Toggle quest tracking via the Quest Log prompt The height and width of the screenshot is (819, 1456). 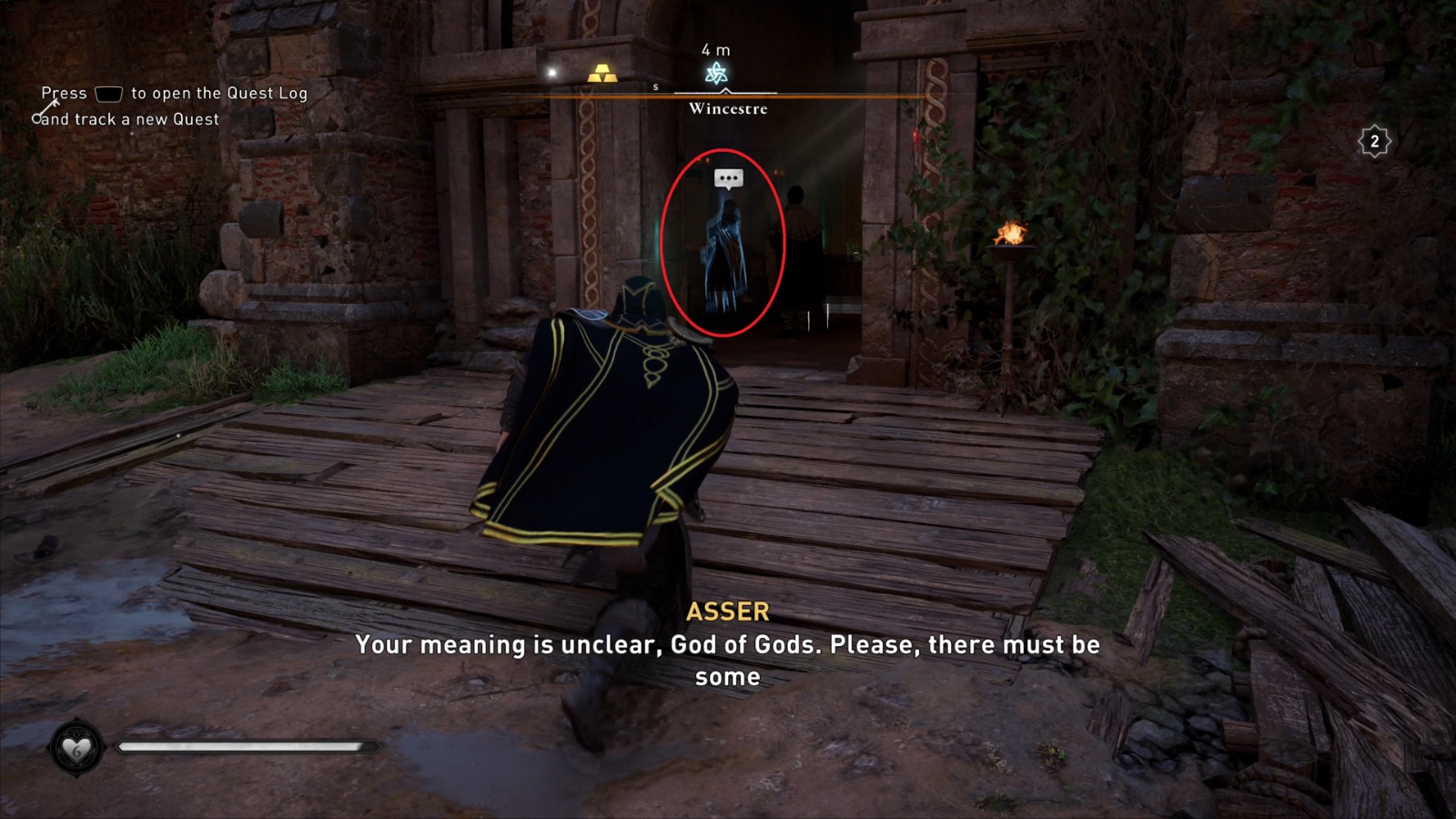[173, 106]
